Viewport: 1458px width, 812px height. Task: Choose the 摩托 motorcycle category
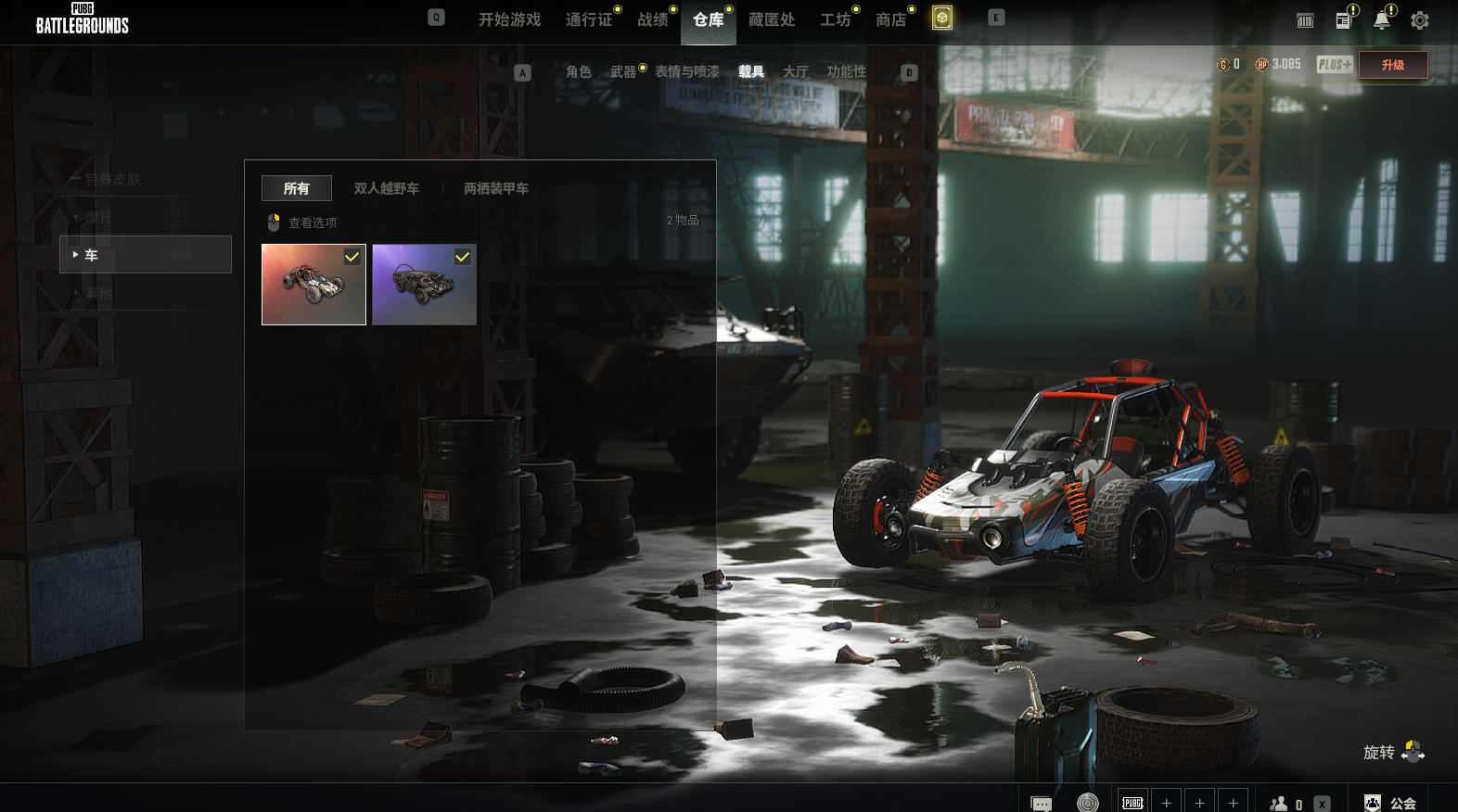coord(99,217)
